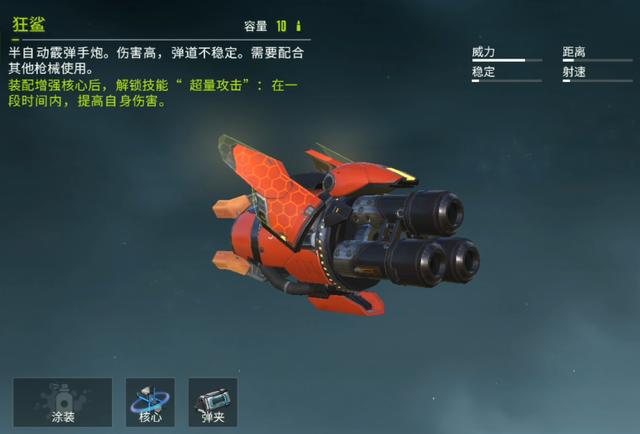Open the 涂装 paint skin slot
This screenshot has width=640, height=434.
pyautogui.click(x=63, y=402)
